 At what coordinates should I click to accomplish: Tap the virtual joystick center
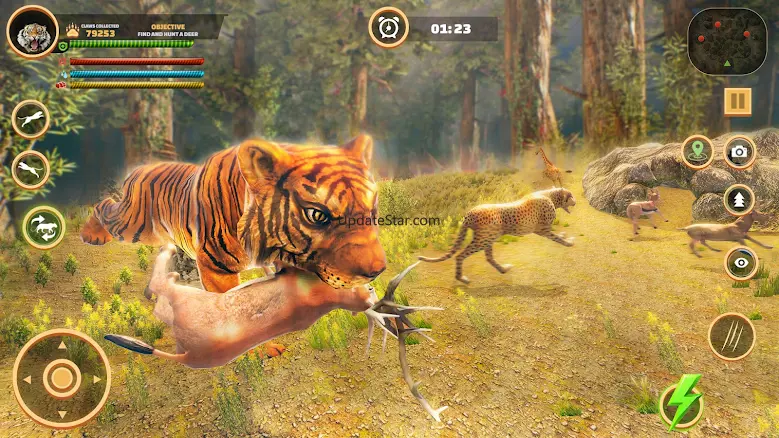point(62,378)
